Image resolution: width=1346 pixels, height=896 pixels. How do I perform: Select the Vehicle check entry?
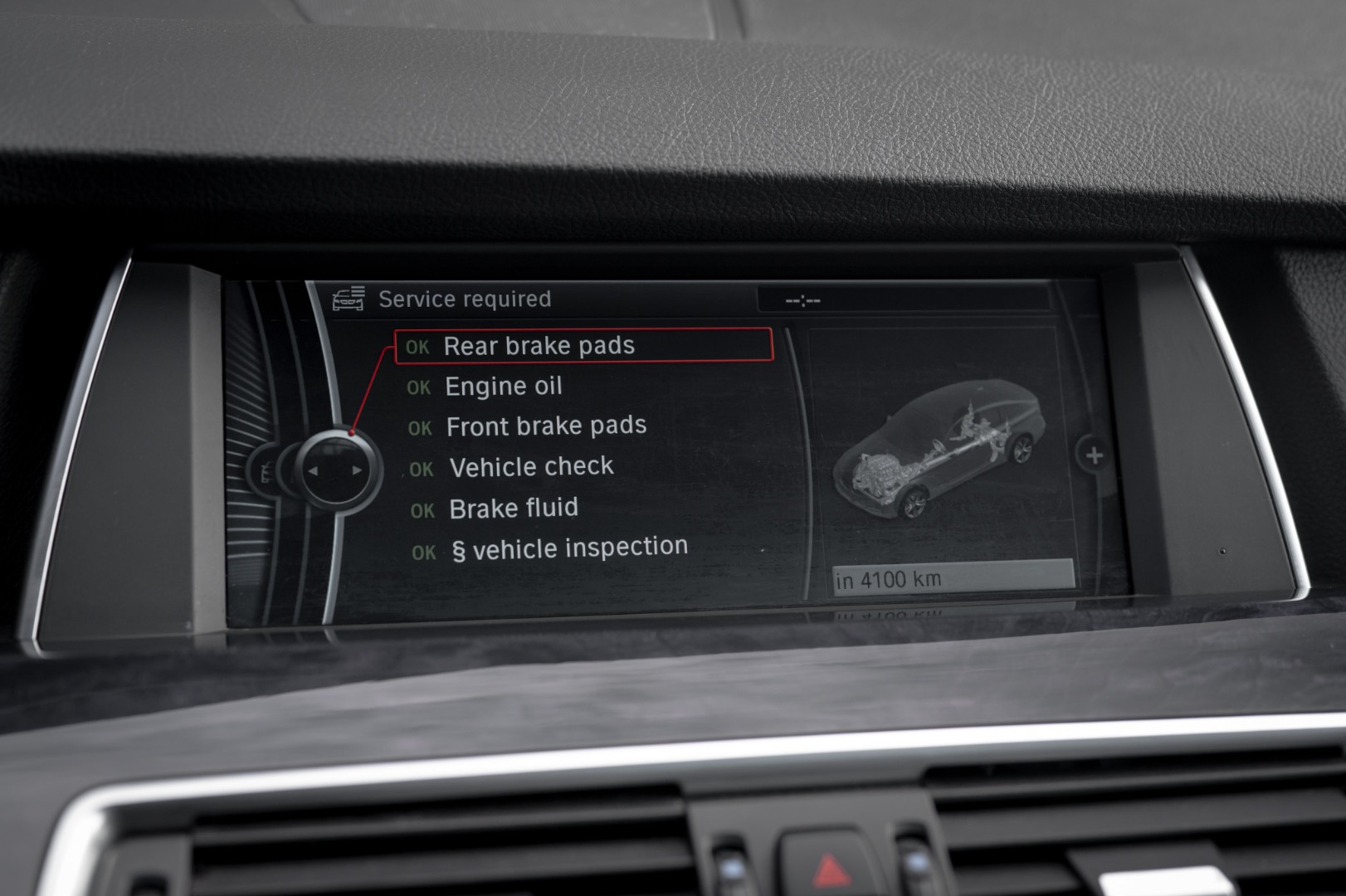(531, 467)
